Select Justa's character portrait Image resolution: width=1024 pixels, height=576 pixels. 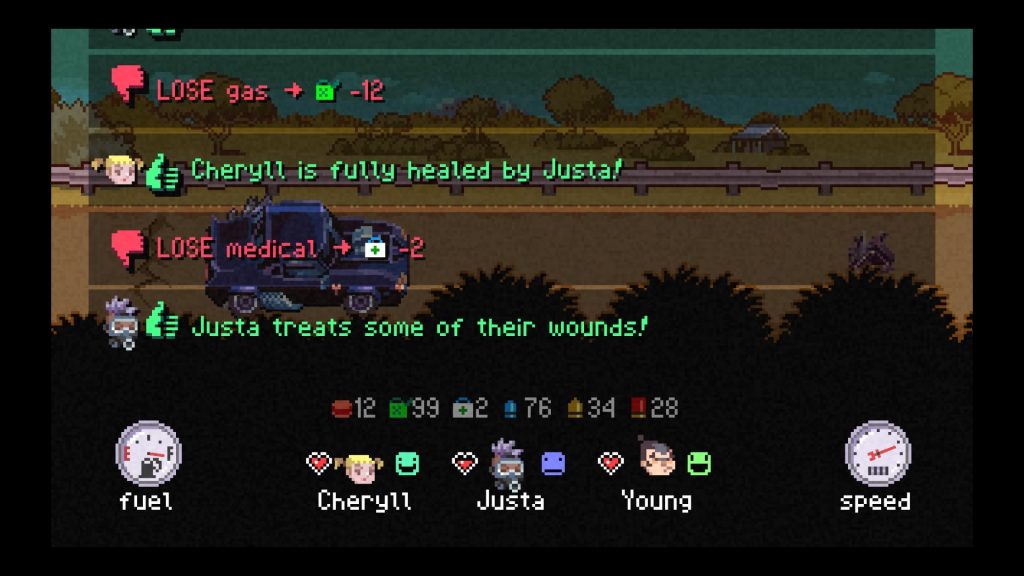(x=508, y=463)
